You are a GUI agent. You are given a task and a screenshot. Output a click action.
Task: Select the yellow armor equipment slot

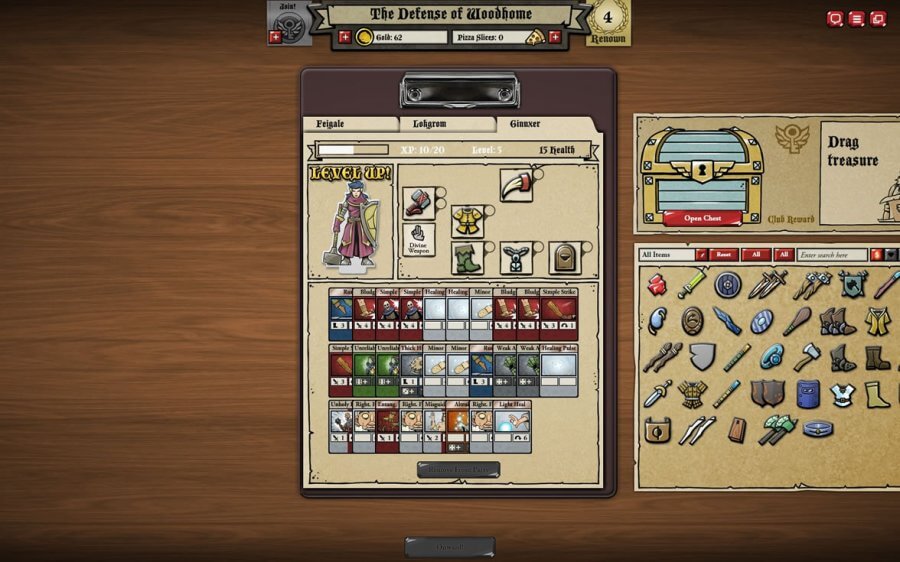467,220
